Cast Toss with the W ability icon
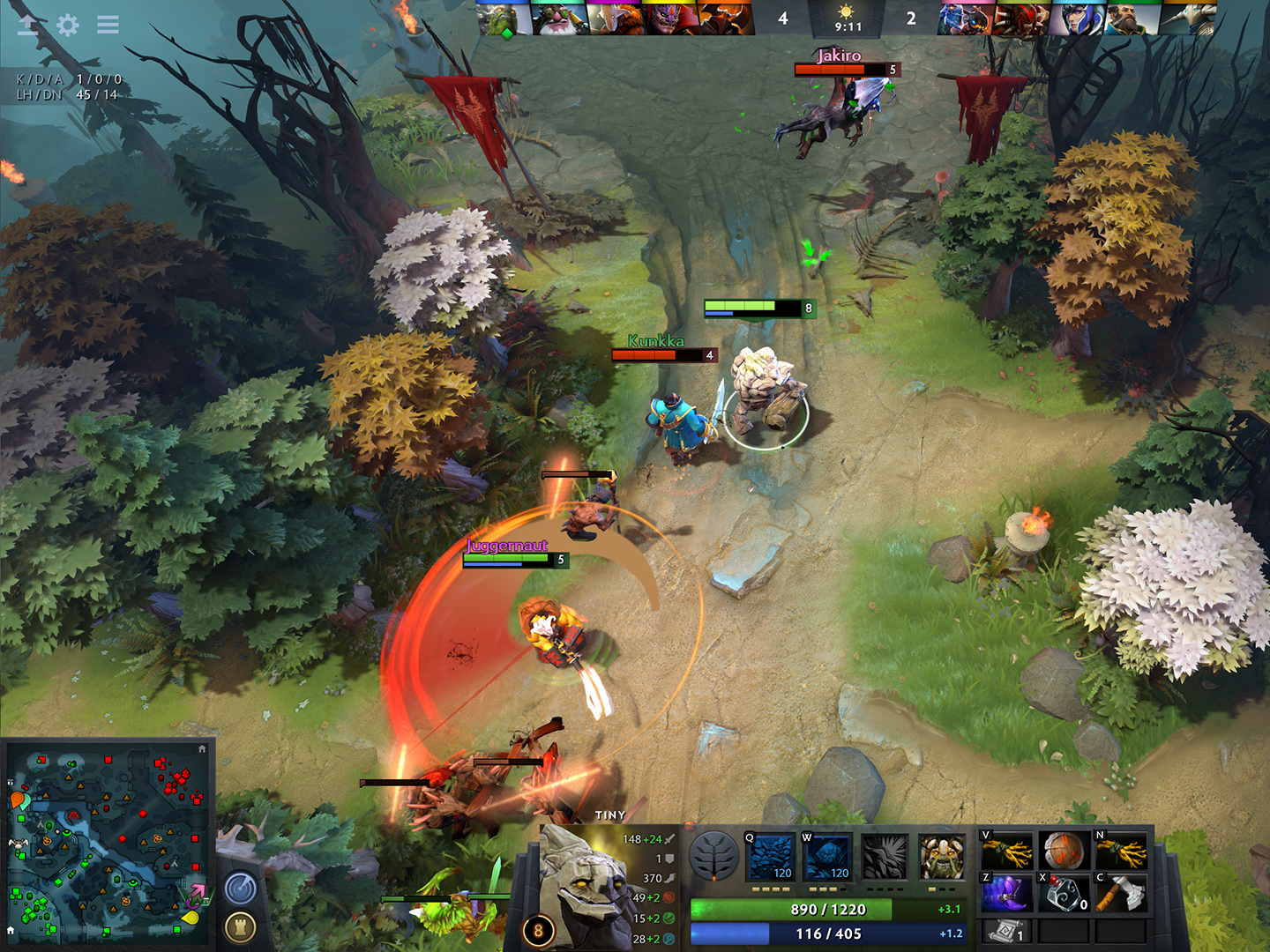Image resolution: width=1270 pixels, height=952 pixels. pyautogui.click(x=829, y=857)
